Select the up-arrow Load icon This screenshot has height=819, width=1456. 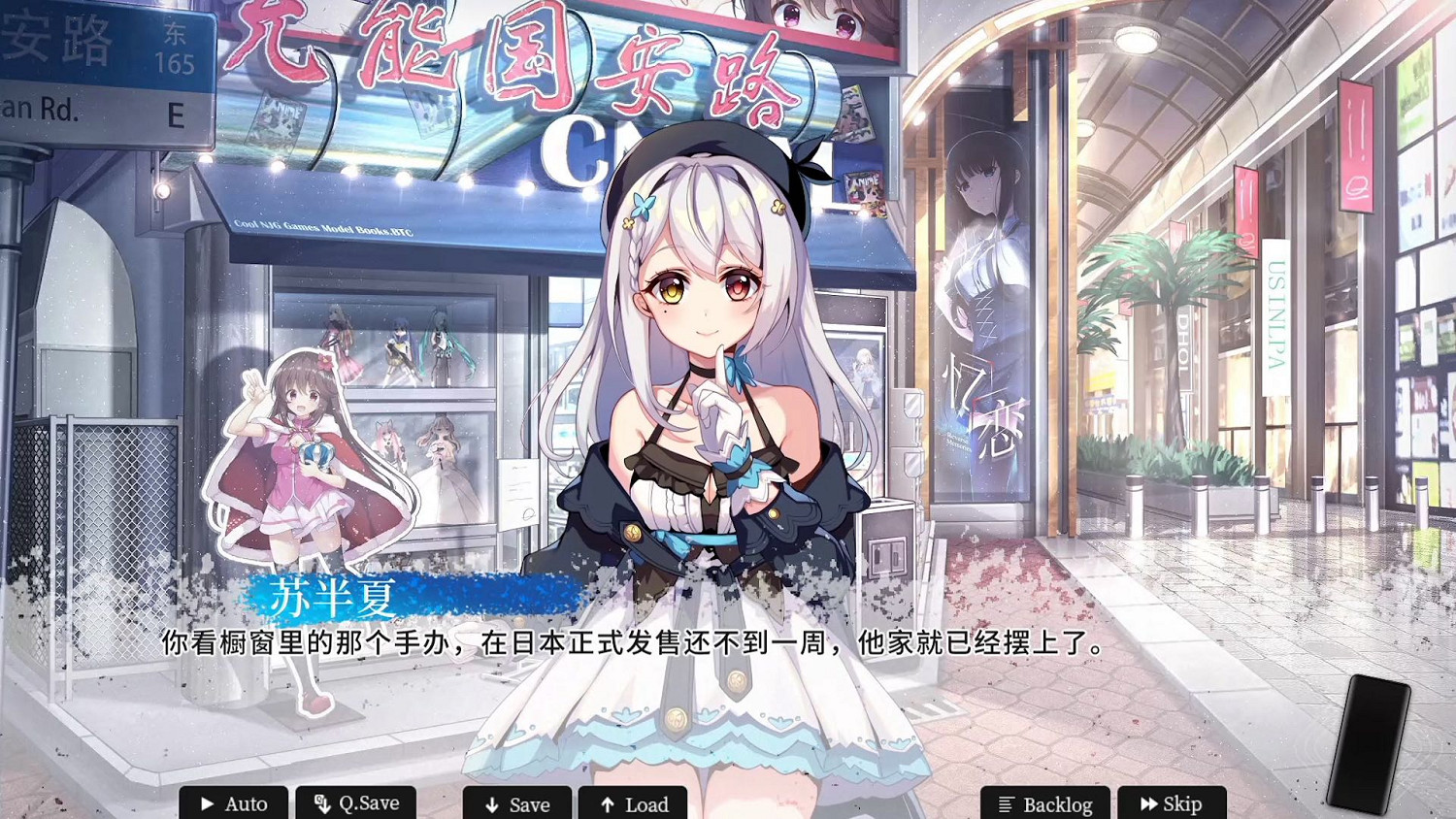point(608,805)
